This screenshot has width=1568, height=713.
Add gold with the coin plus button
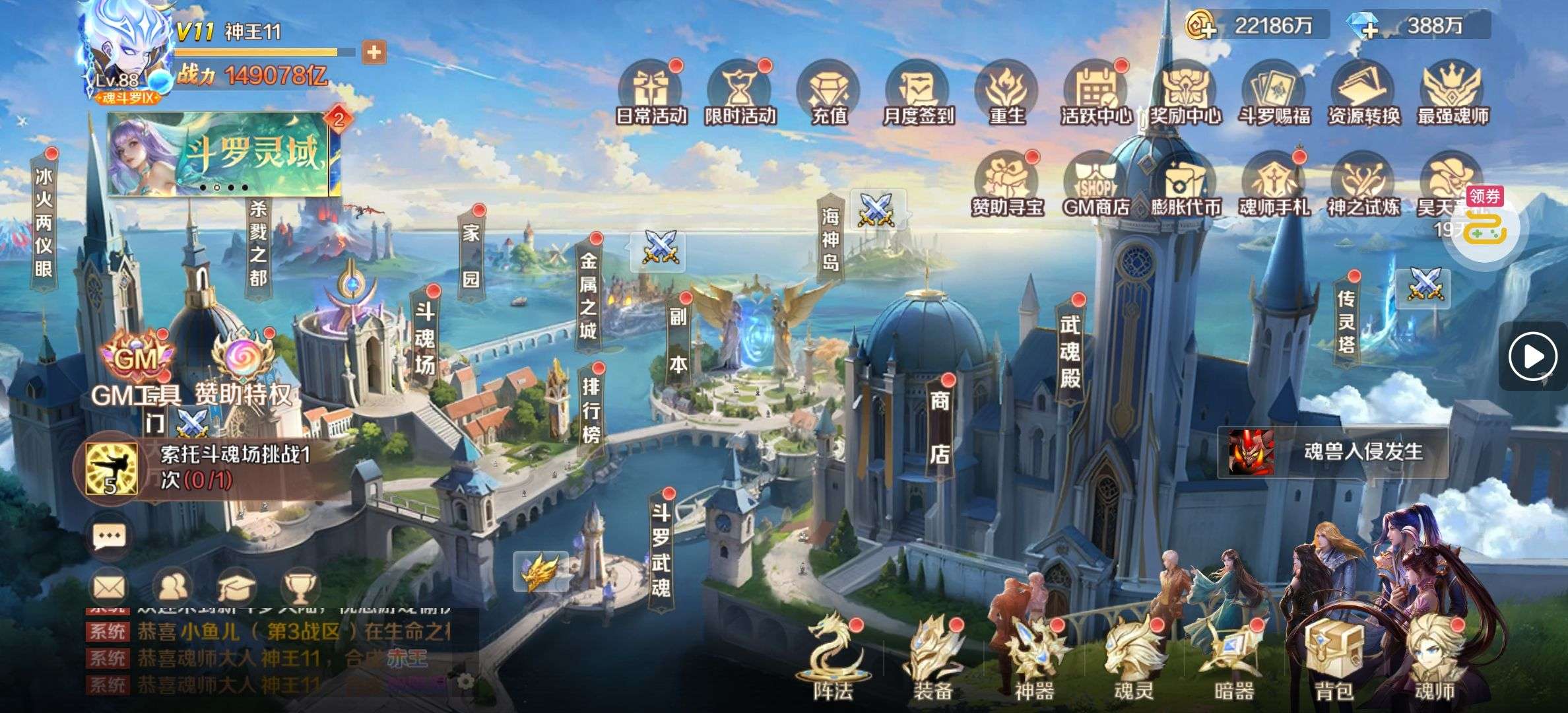[1202, 26]
